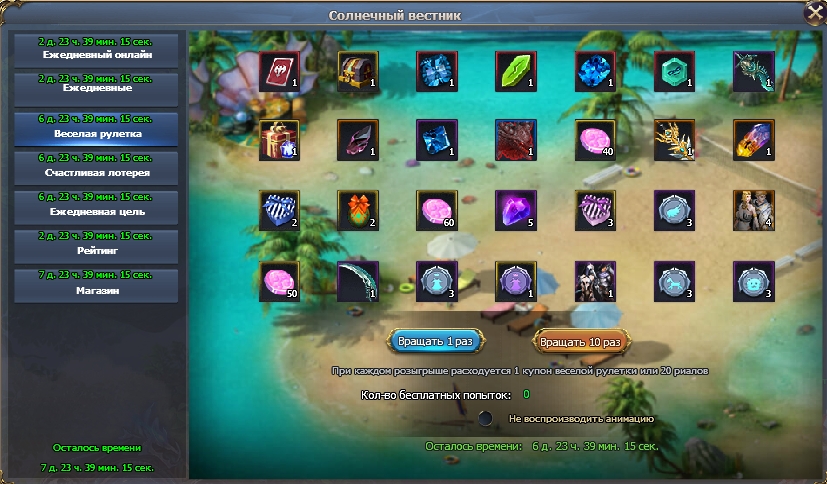Select the pink gem stack of 60
Image resolution: width=827 pixels, height=484 pixels.
click(x=437, y=211)
